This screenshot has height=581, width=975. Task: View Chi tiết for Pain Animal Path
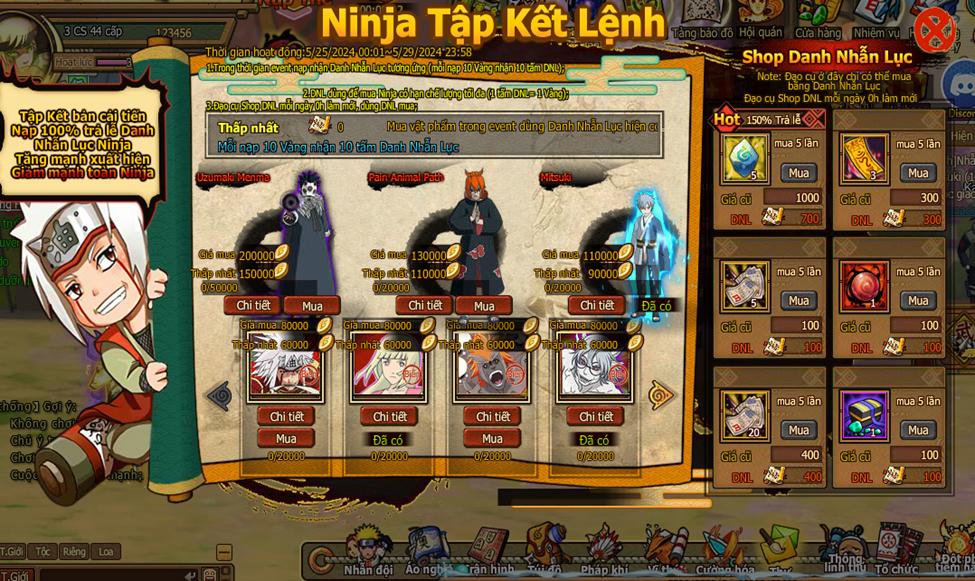424,306
